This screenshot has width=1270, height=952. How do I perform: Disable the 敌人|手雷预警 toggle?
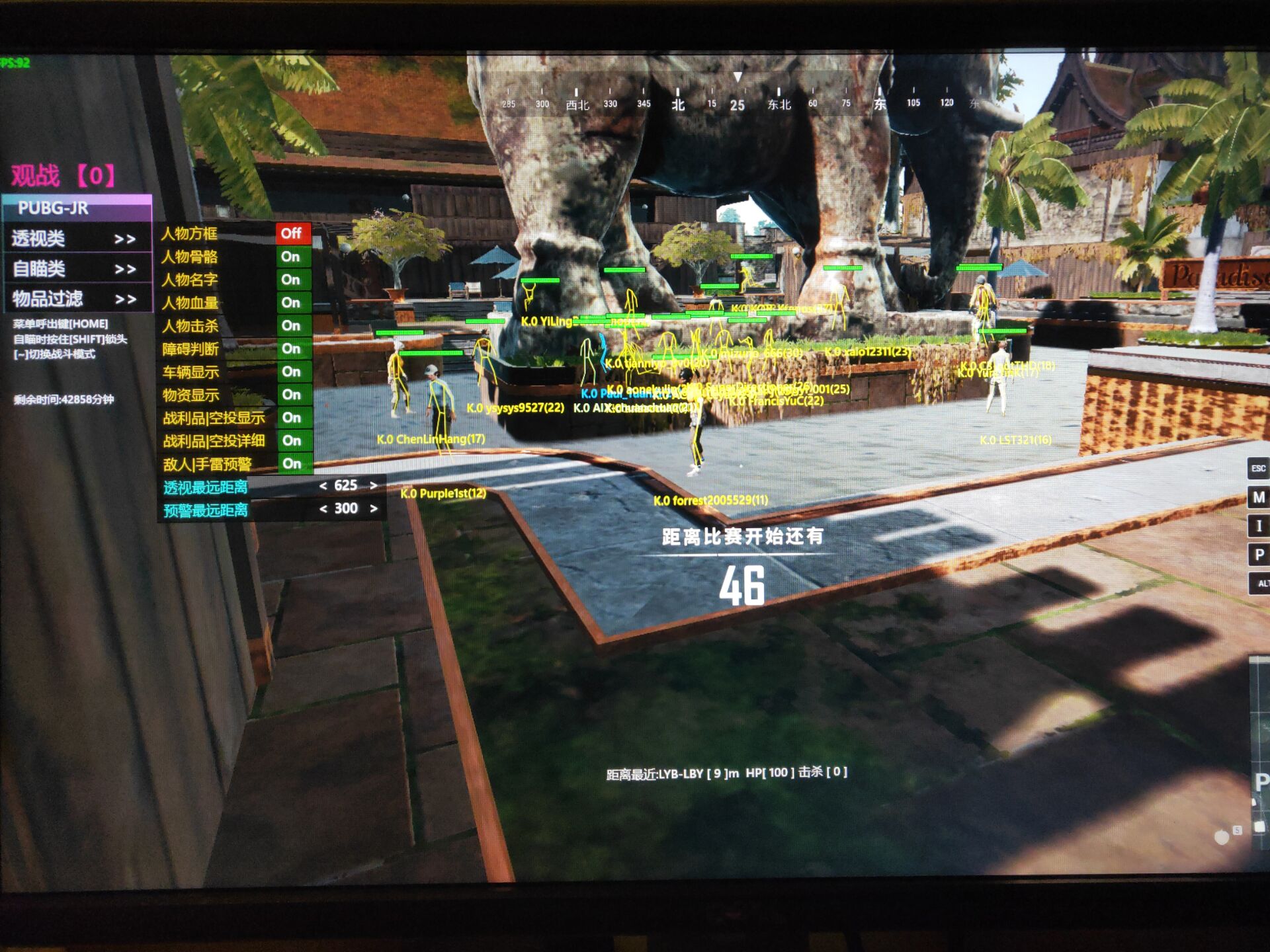[x=292, y=464]
